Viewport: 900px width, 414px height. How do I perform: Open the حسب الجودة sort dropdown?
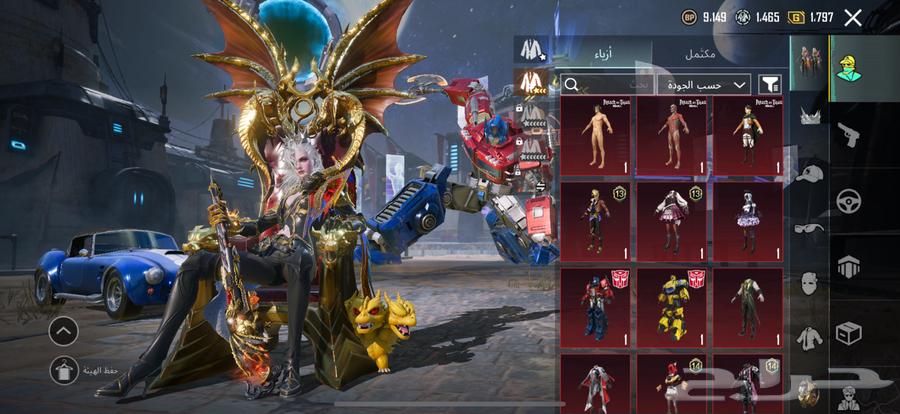(712, 85)
